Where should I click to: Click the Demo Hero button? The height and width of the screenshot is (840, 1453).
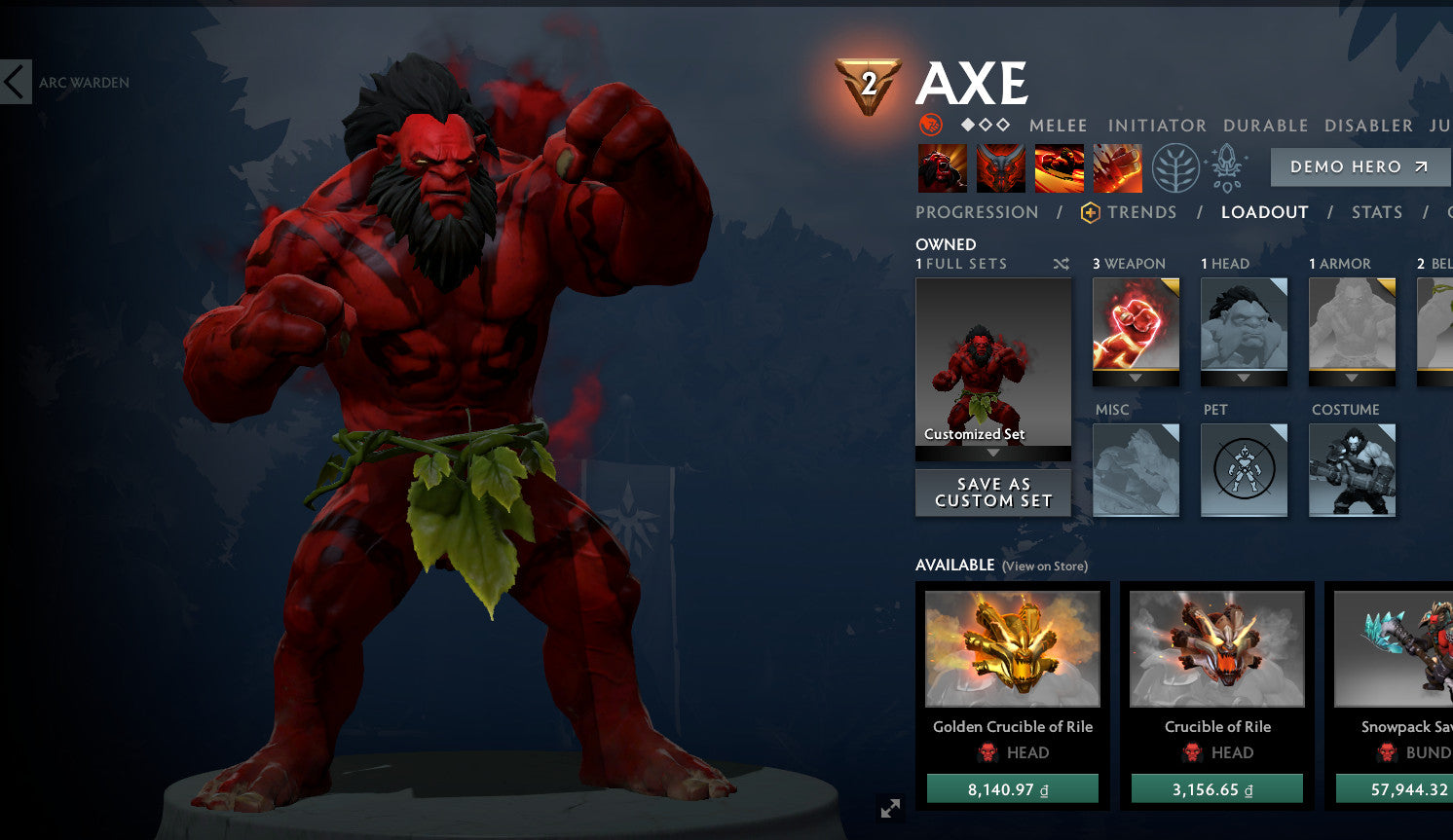pos(1360,166)
